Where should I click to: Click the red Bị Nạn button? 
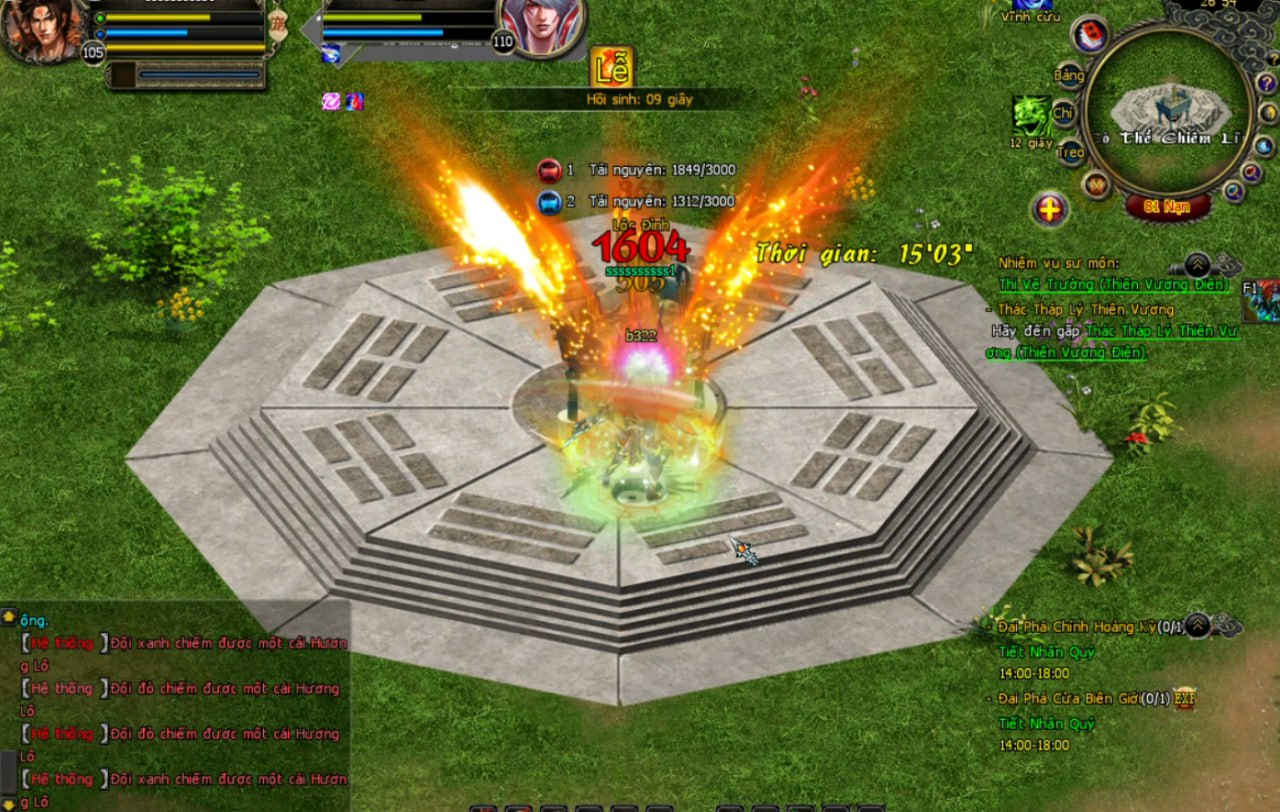point(1167,207)
